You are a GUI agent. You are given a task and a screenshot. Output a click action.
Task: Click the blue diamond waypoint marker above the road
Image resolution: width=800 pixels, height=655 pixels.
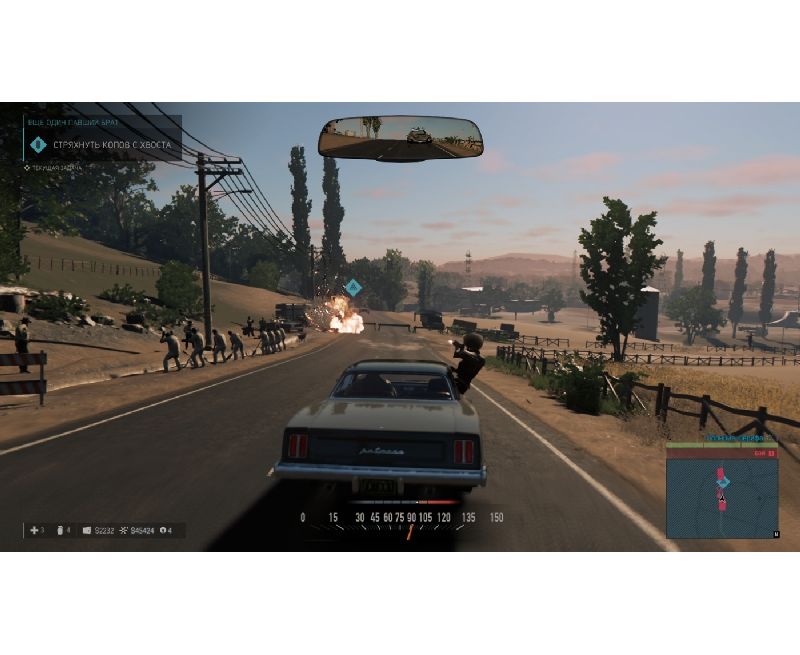[x=352, y=286]
